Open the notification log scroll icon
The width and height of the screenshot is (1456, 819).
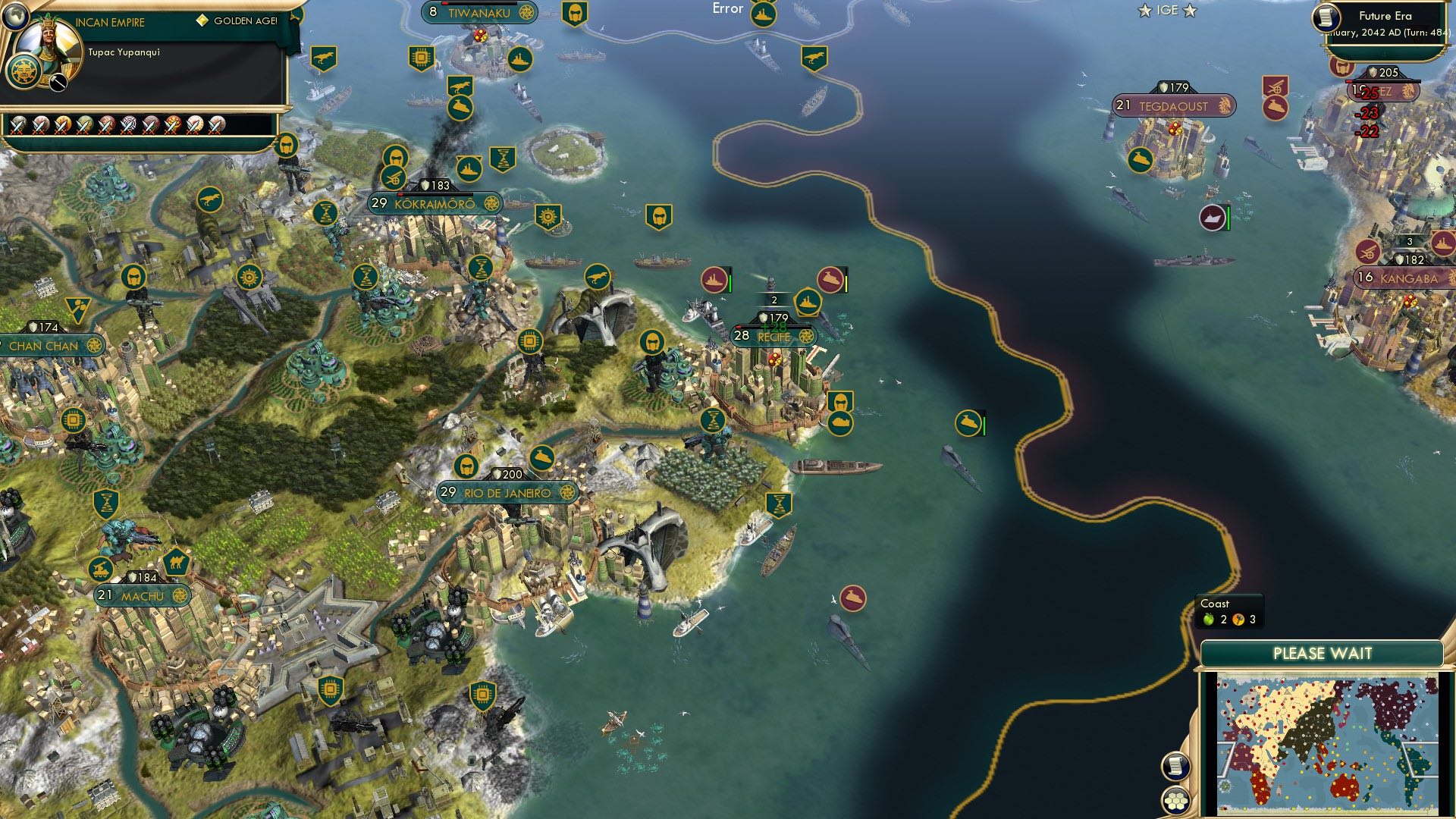click(1175, 767)
